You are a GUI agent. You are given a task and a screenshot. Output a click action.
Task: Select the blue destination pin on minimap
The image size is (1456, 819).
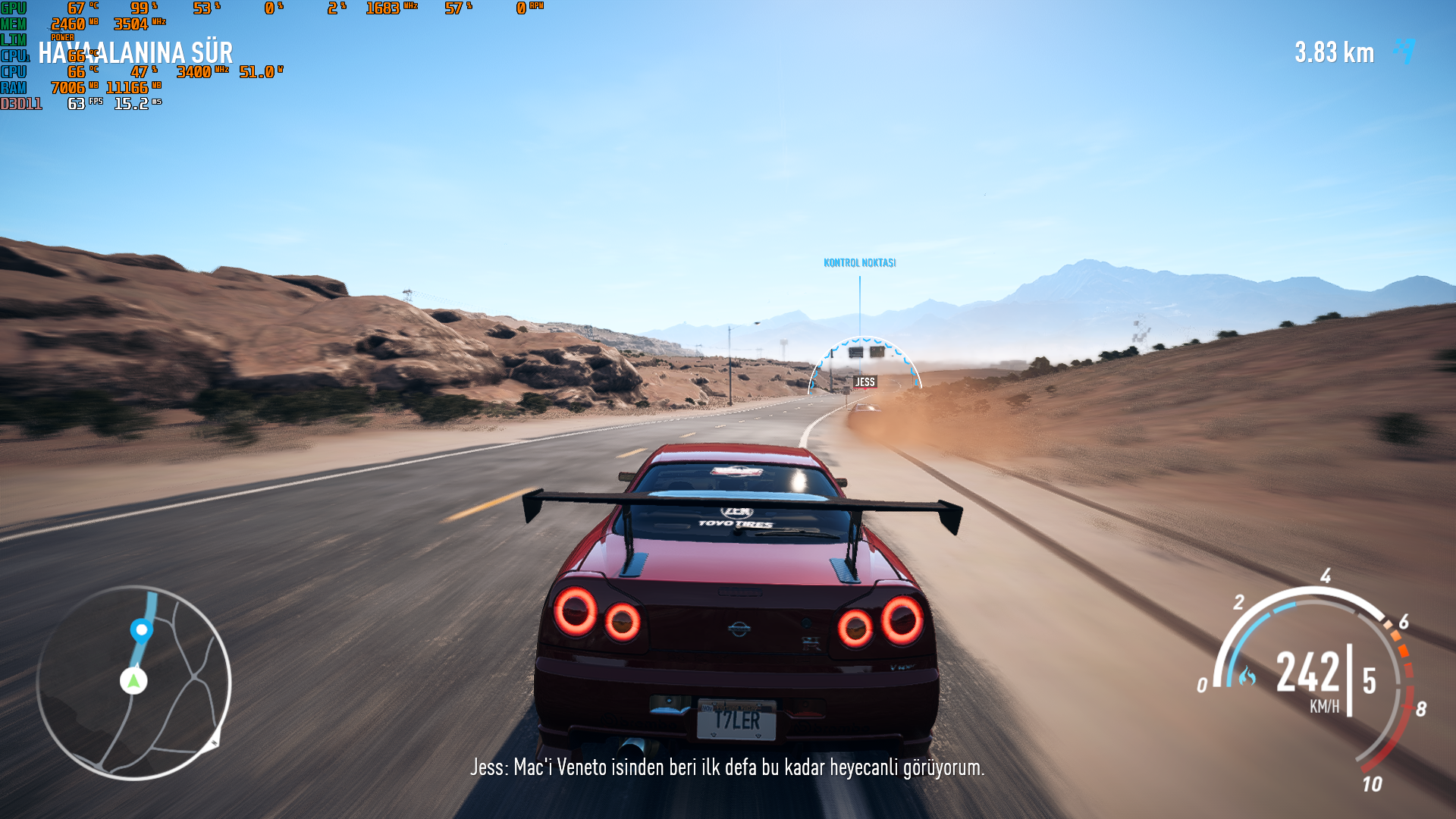tap(141, 630)
